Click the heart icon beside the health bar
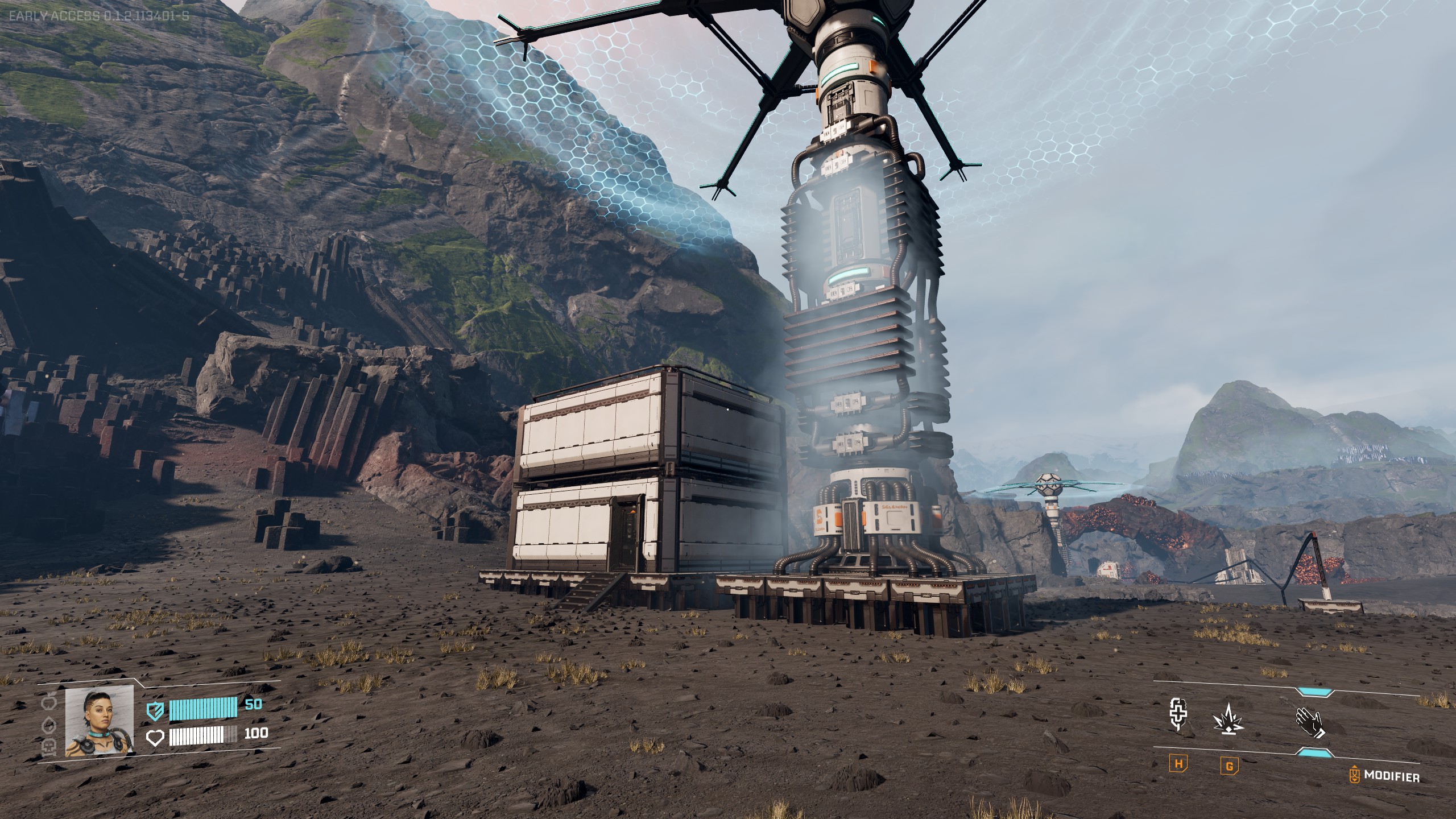This screenshot has width=1456, height=819. pyautogui.click(x=155, y=738)
